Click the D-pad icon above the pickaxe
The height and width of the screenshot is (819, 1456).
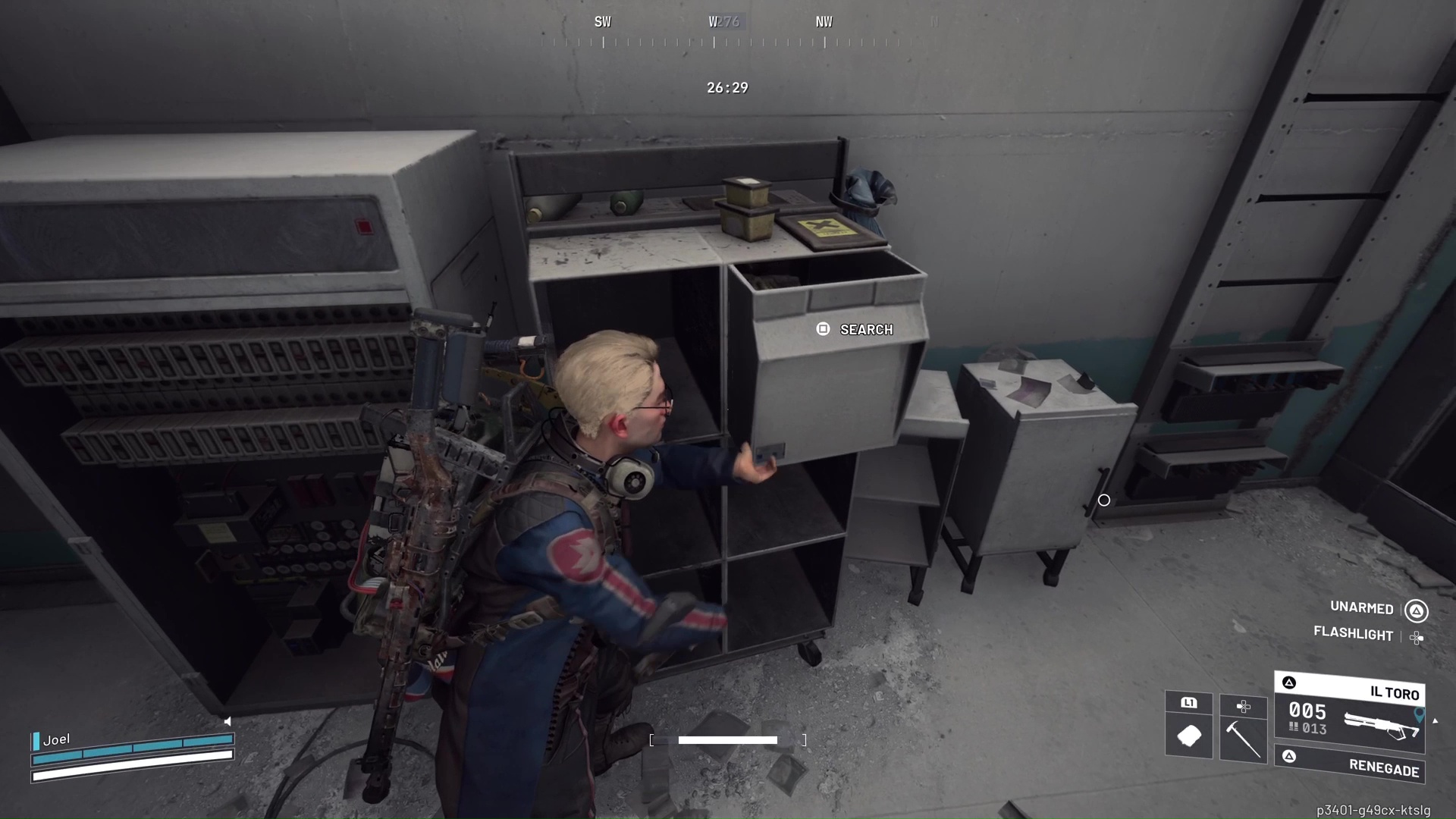coord(1244,705)
